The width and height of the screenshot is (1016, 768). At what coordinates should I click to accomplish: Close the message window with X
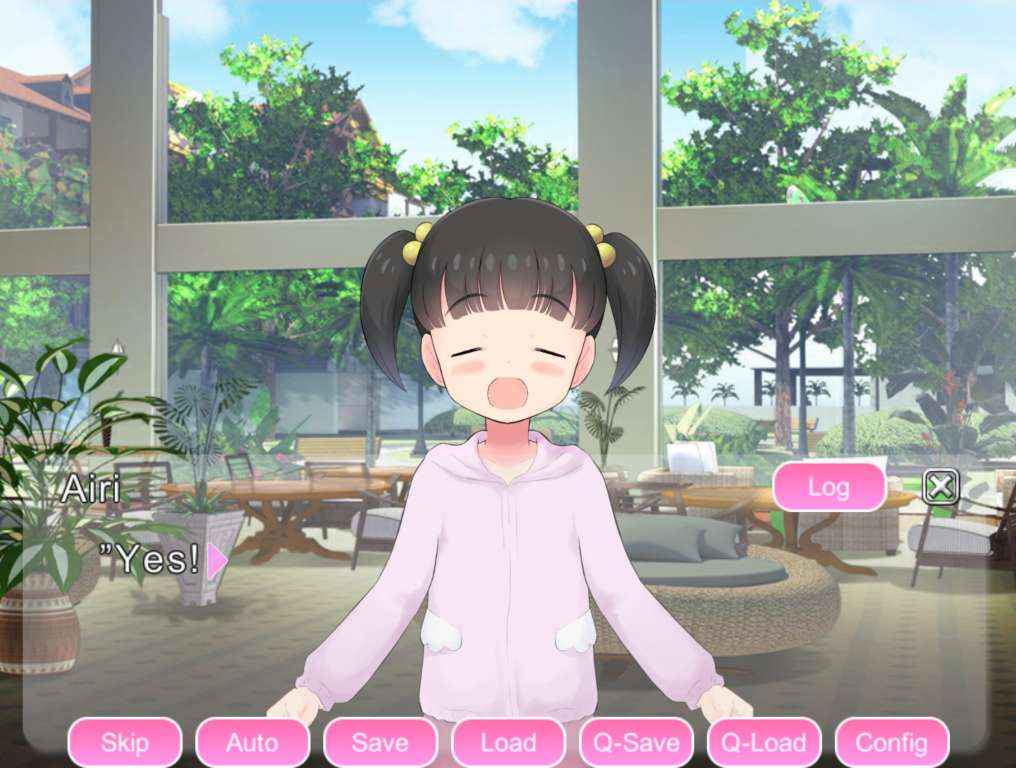[940, 487]
